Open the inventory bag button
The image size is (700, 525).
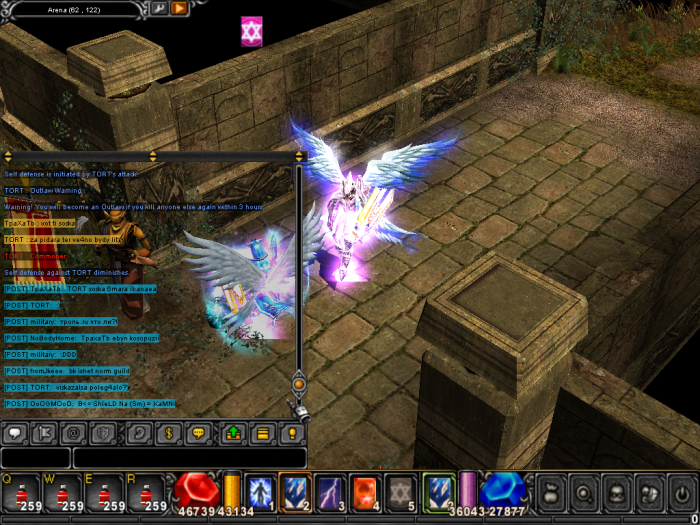(552, 493)
